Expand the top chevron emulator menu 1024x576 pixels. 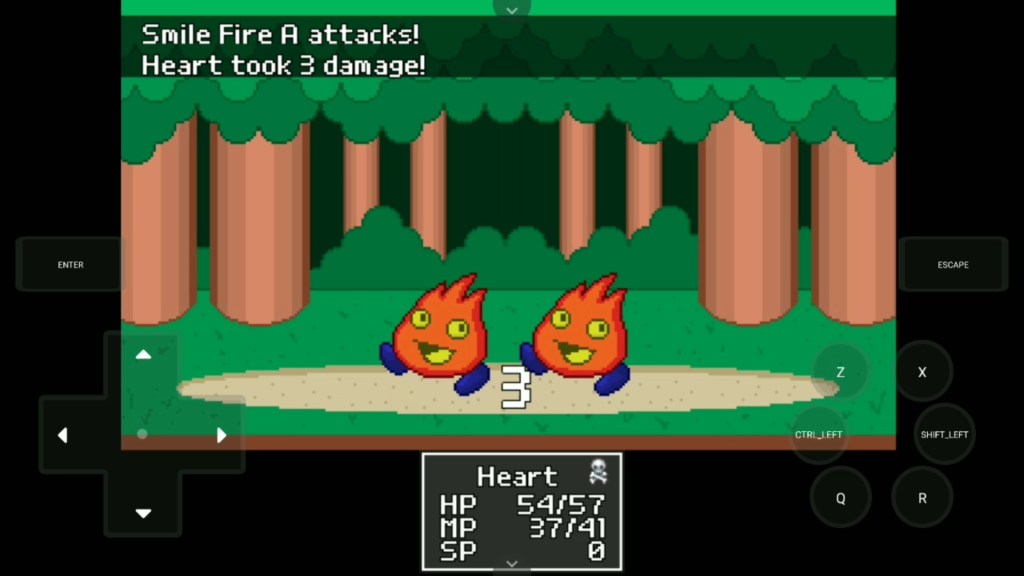(512, 9)
